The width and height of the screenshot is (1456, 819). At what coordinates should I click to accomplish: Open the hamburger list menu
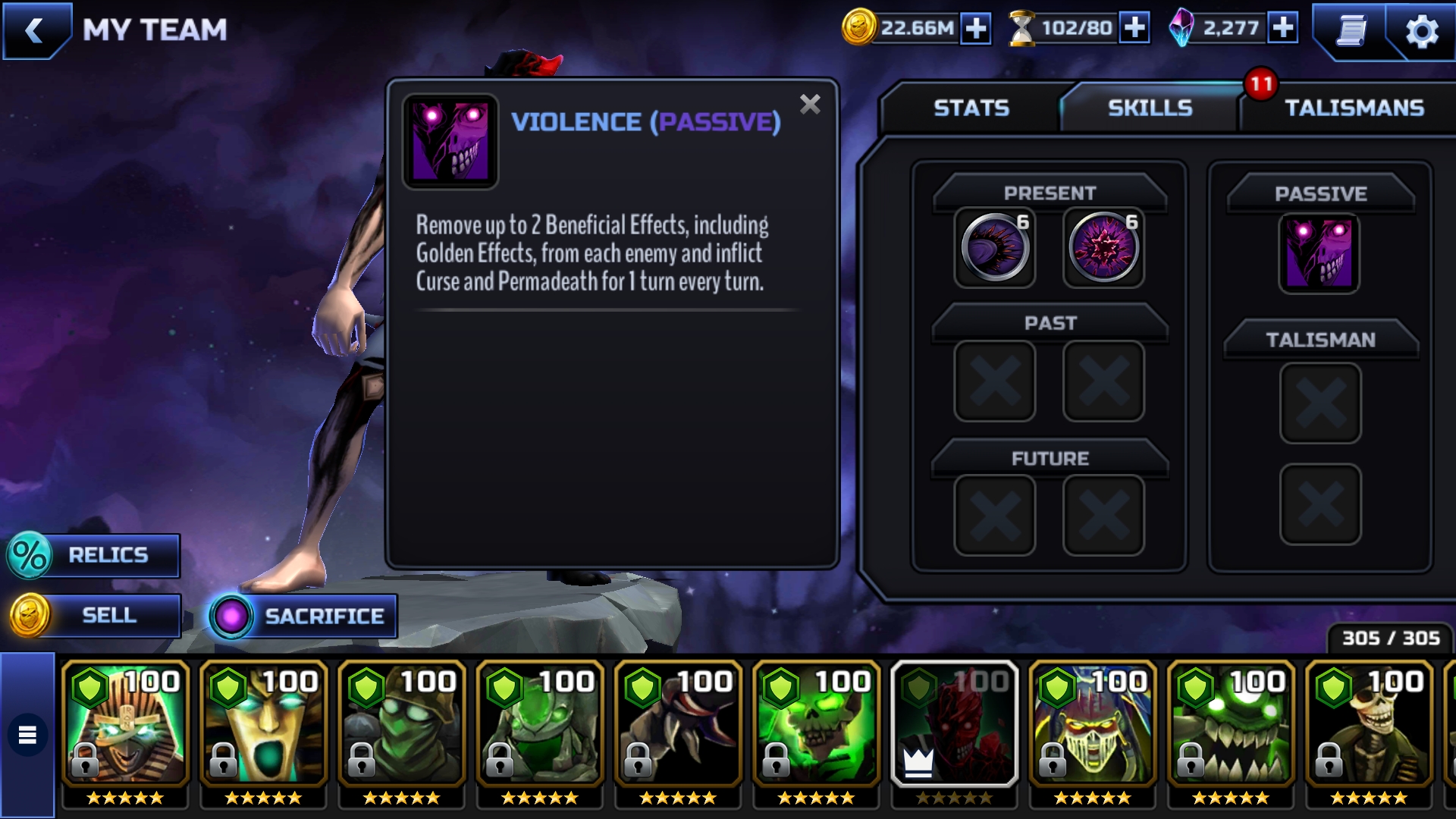(x=27, y=735)
